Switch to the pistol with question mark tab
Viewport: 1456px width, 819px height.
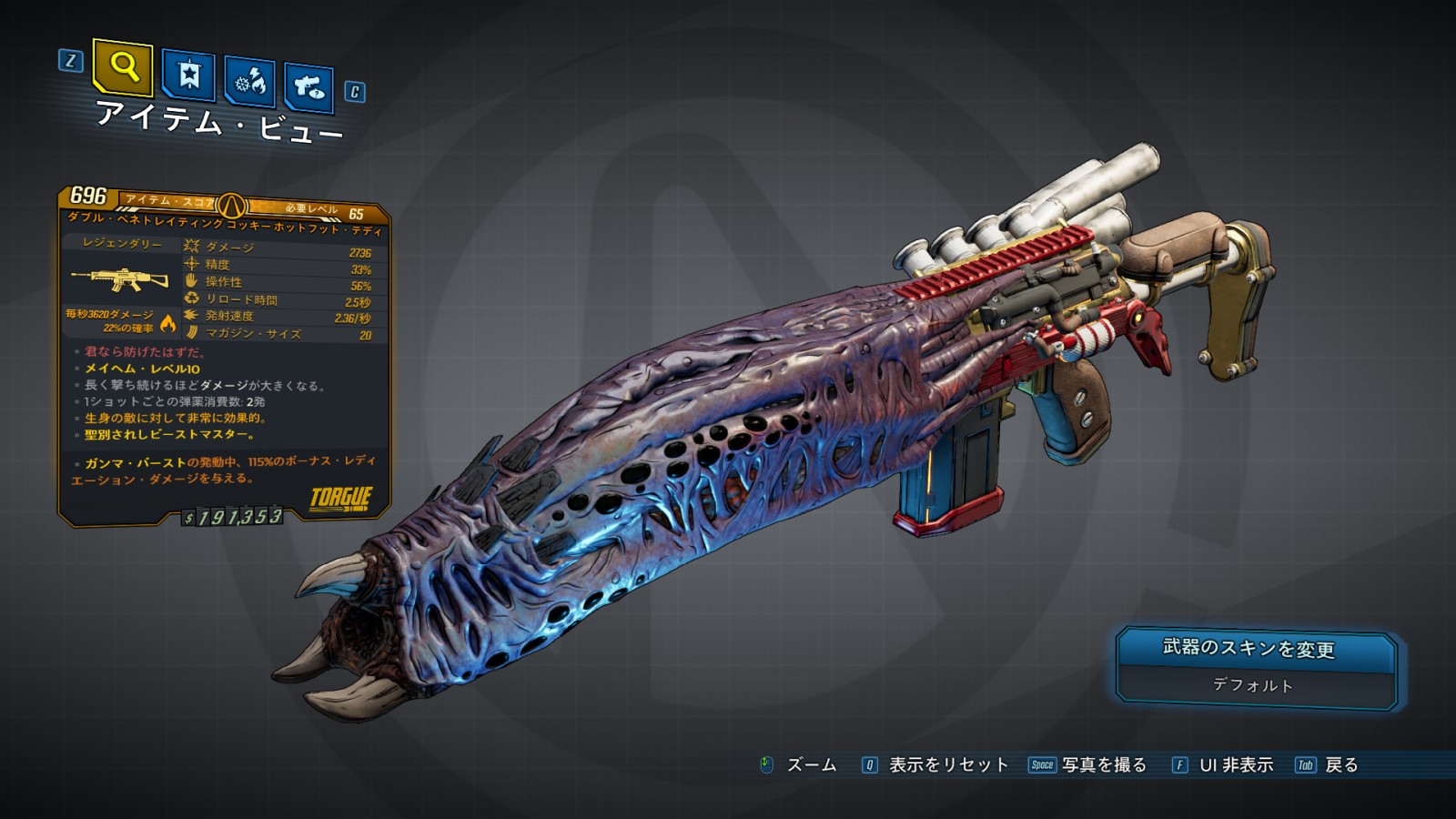pos(308,87)
